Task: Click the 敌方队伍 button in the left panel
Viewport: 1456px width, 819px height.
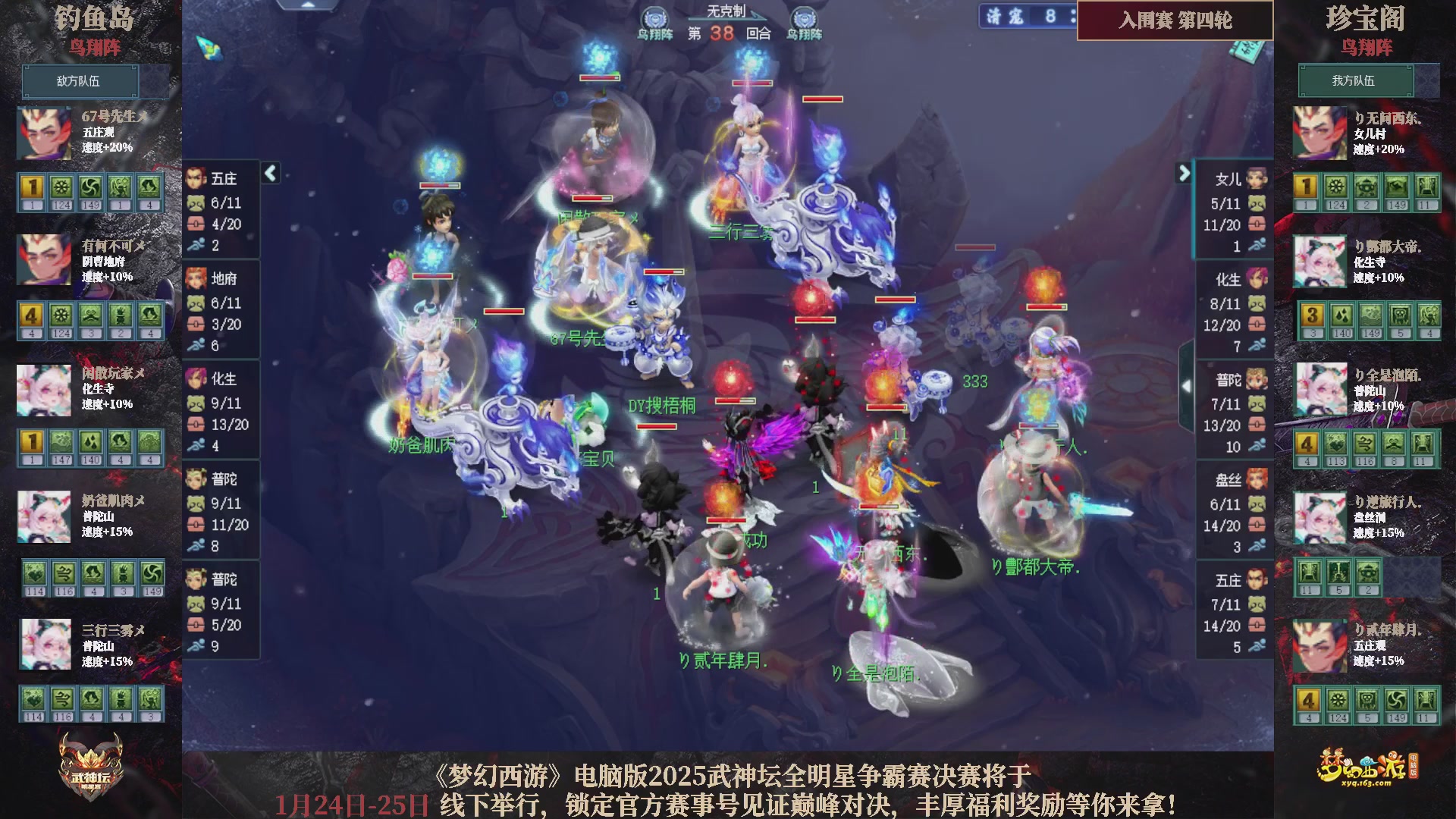Action: coord(80,81)
